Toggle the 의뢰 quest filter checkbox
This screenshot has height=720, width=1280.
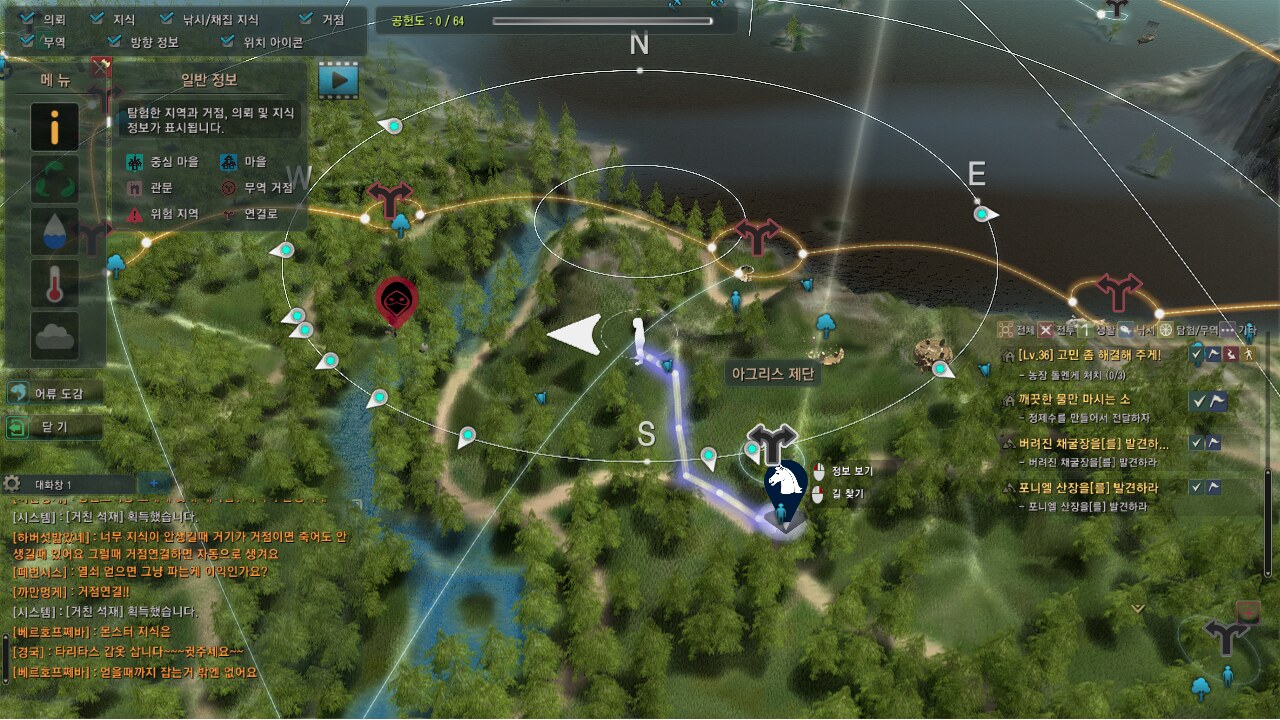pyautogui.click(x=27, y=18)
